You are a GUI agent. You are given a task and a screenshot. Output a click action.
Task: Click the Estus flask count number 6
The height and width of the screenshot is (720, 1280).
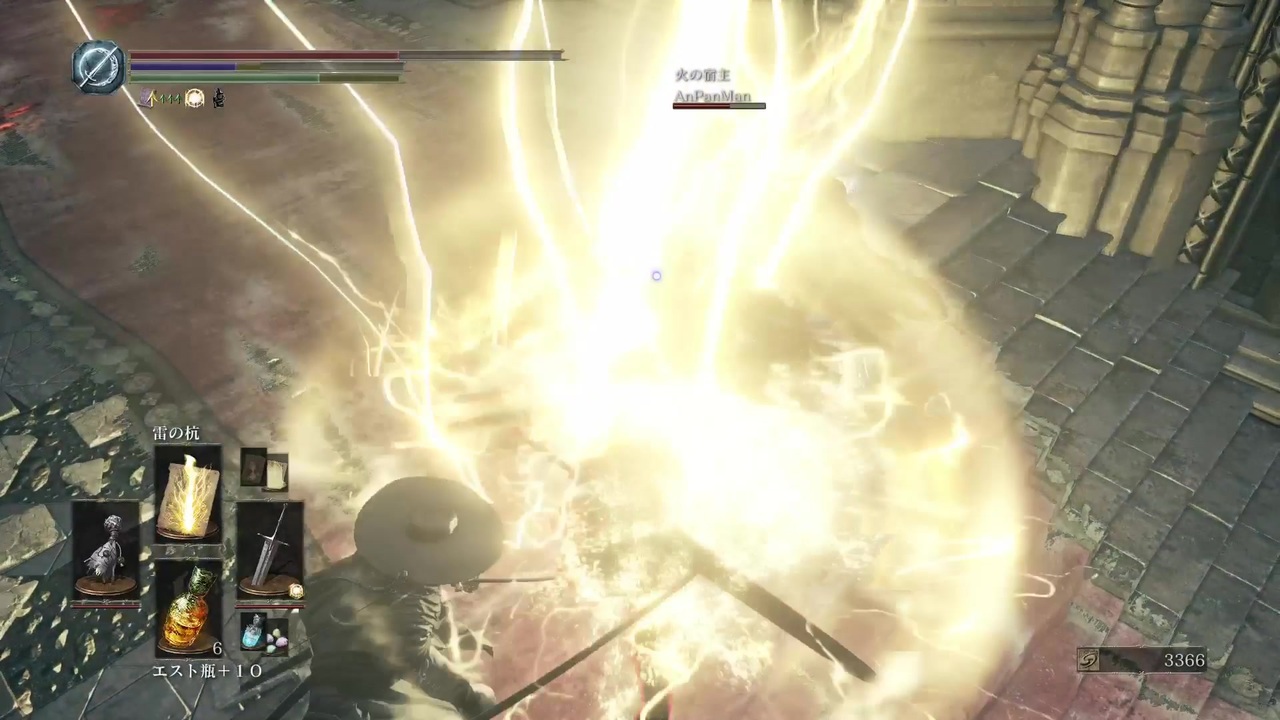(x=217, y=647)
